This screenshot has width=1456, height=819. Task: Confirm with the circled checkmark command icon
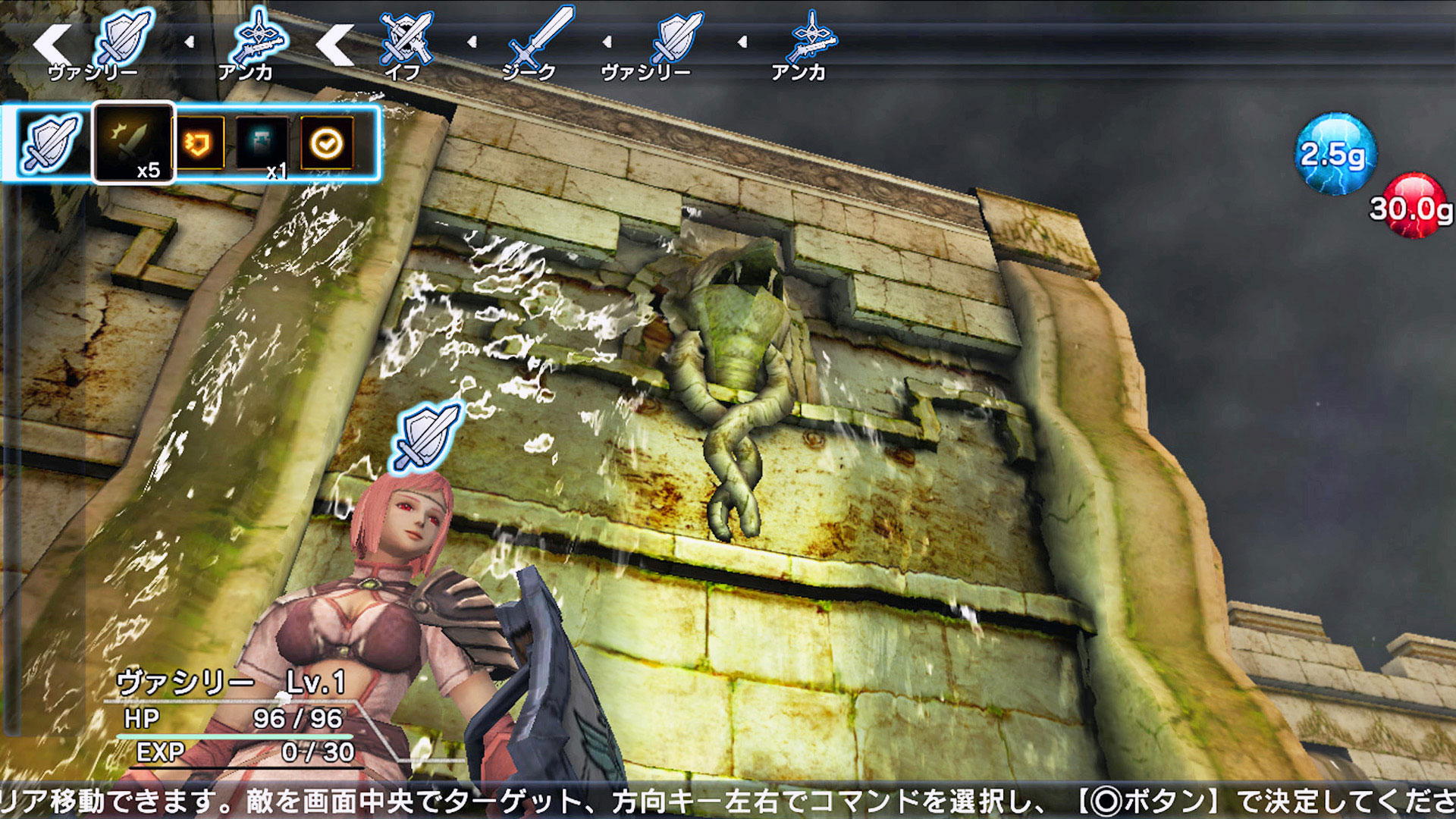(x=326, y=144)
